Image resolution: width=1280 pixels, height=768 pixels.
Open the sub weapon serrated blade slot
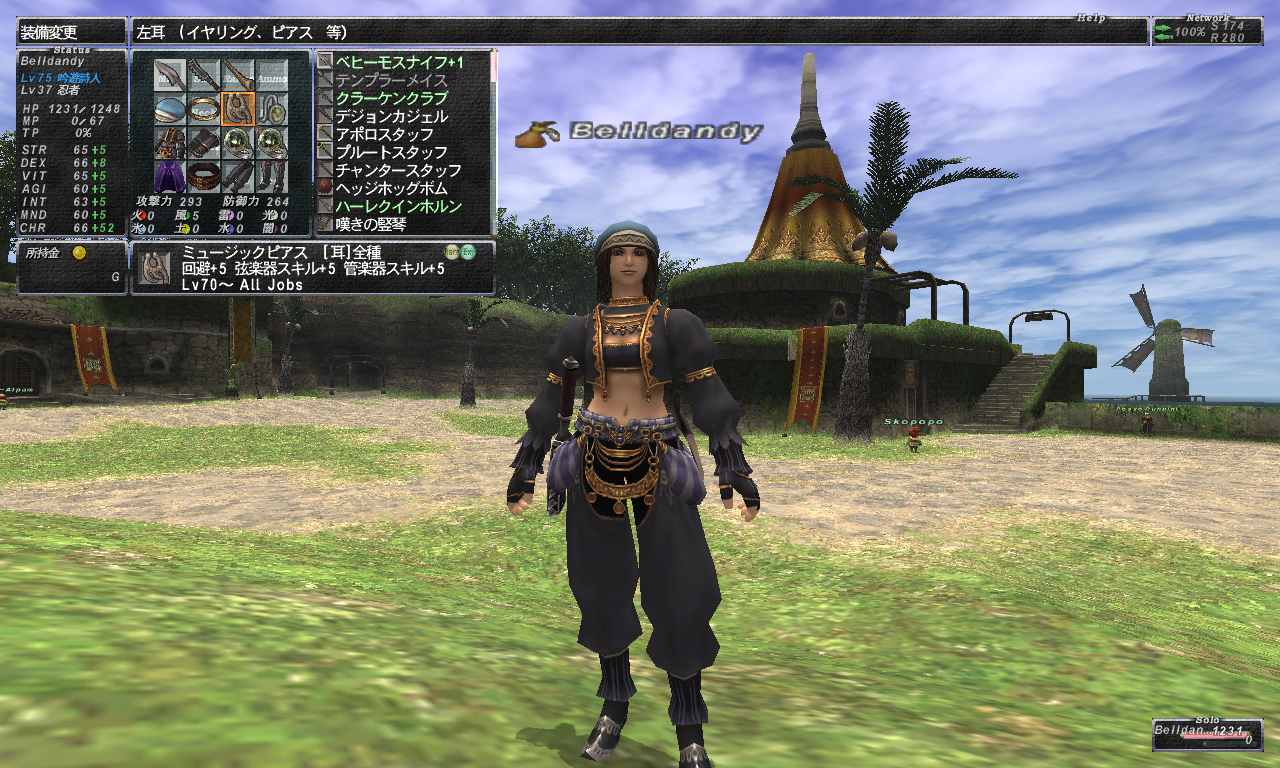click(x=204, y=75)
